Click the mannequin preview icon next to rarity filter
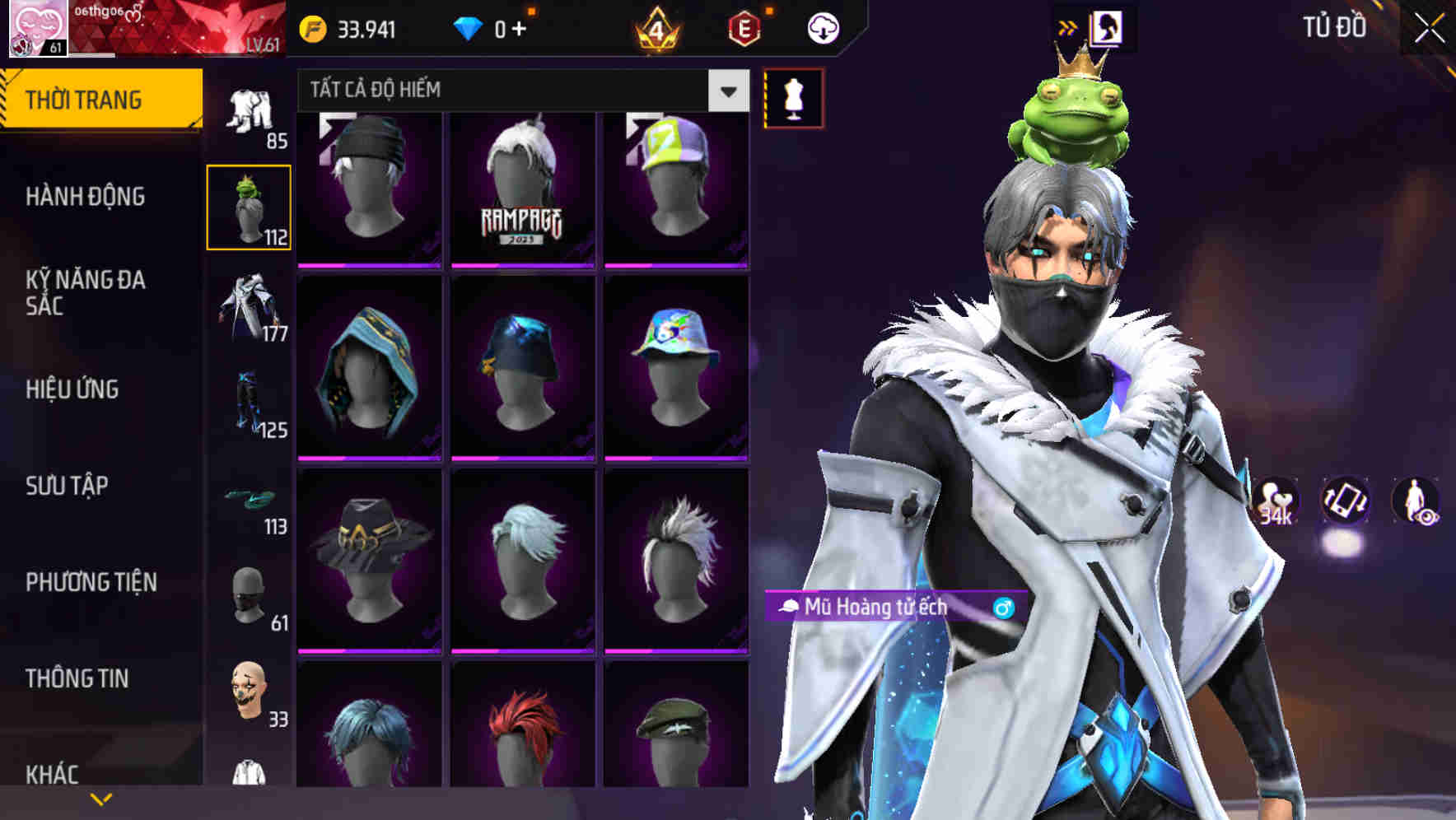Image resolution: width=1456 pixels, height=820 pixels. click(x=793, y=97)
